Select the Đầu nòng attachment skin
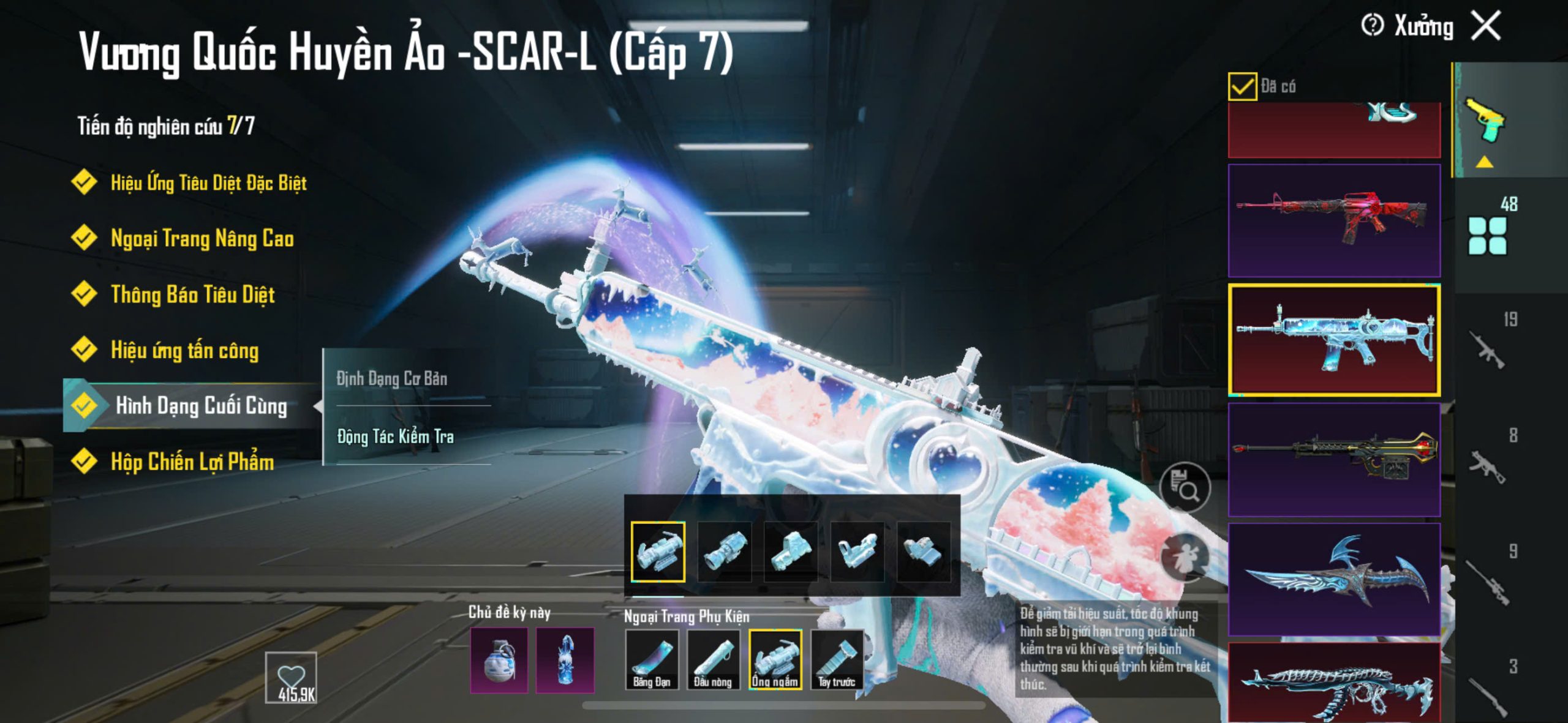This screenshot has height=723, width=1568. (713, 659)
